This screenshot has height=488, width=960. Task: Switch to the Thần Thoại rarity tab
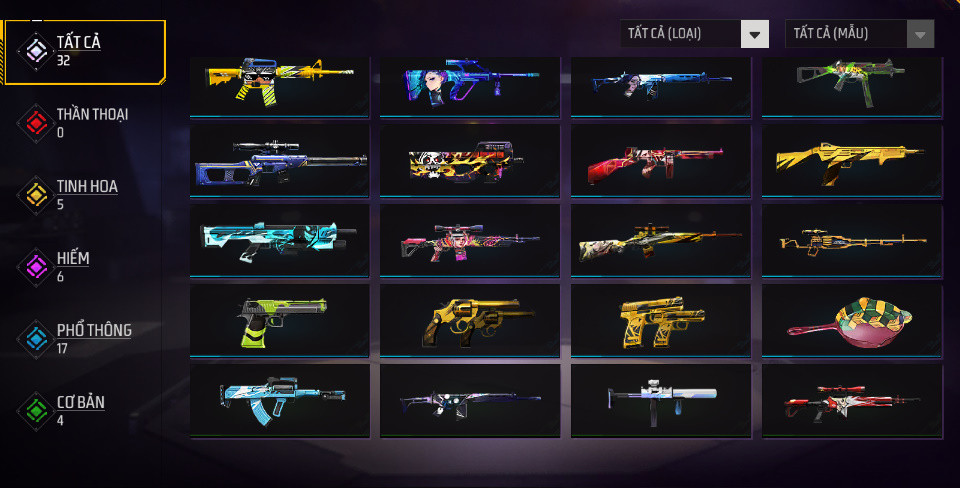point(85,122)
